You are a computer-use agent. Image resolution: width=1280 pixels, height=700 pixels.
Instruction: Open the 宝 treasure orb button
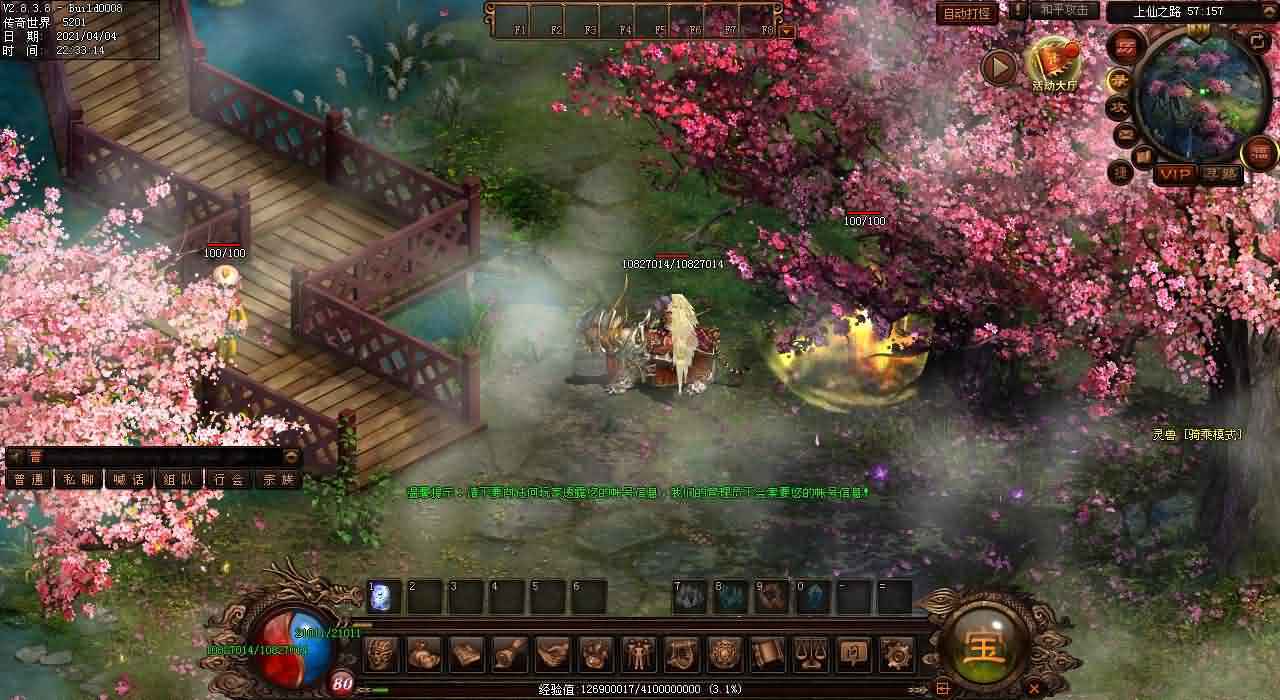click(985, 649)
